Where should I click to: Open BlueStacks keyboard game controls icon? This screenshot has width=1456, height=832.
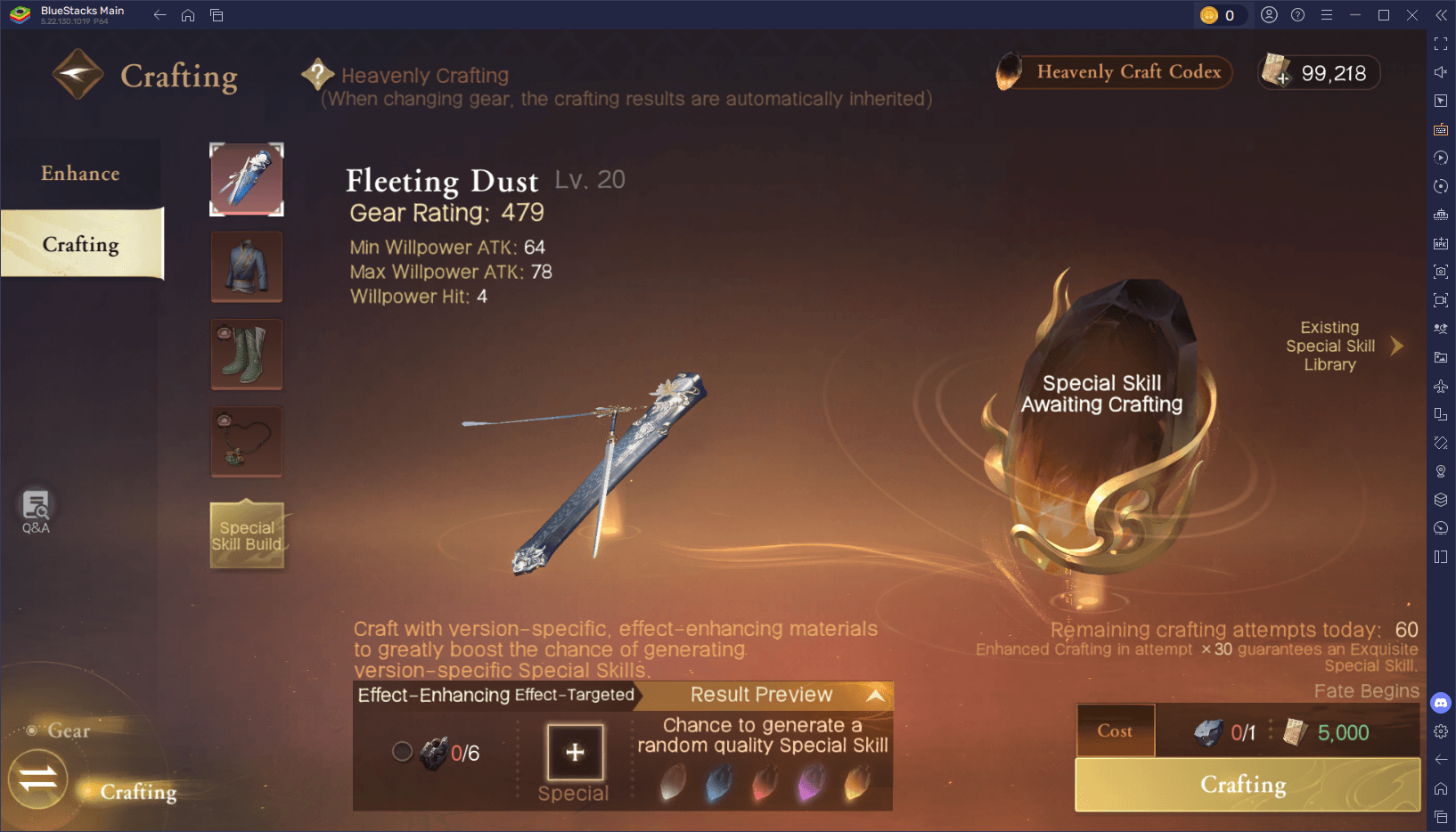click(1441, 129)
